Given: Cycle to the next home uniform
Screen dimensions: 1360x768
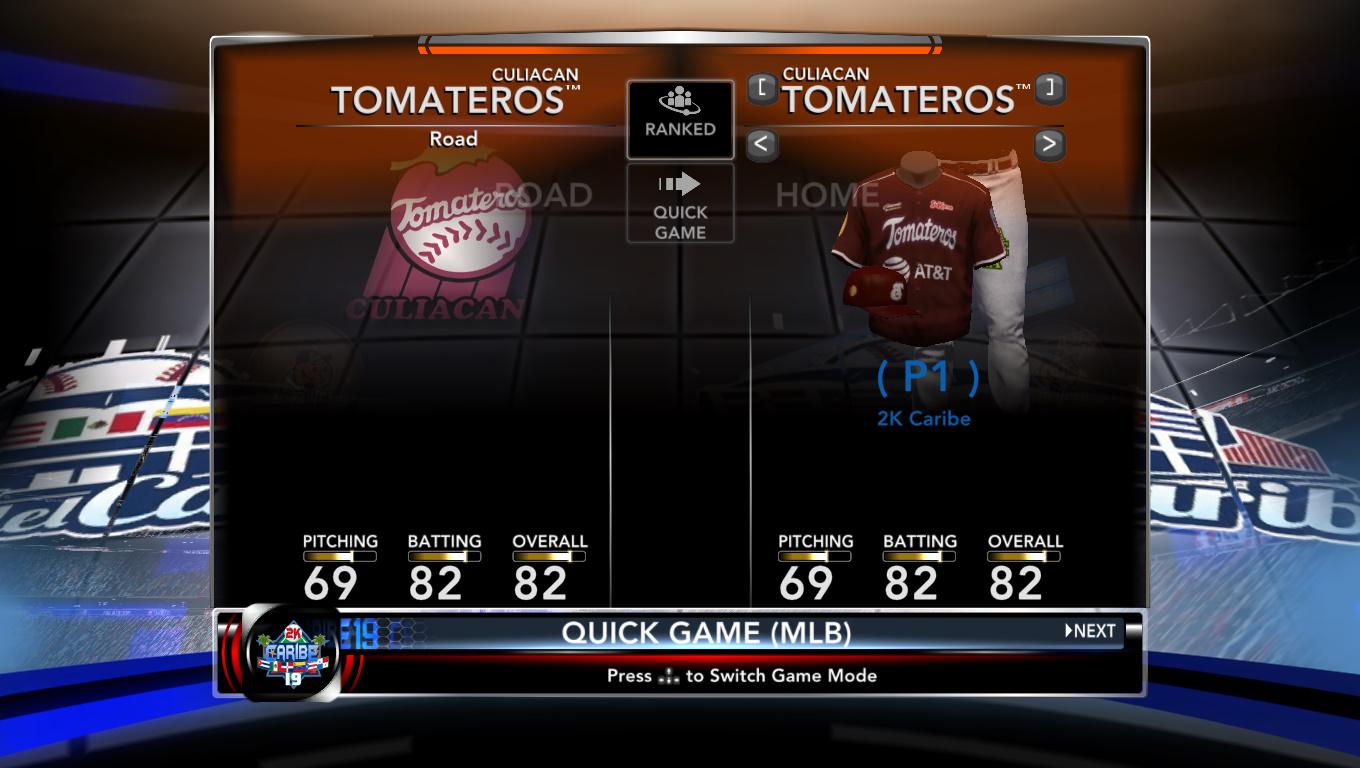Looking at the screenshot, I should tap(1048, 144).
